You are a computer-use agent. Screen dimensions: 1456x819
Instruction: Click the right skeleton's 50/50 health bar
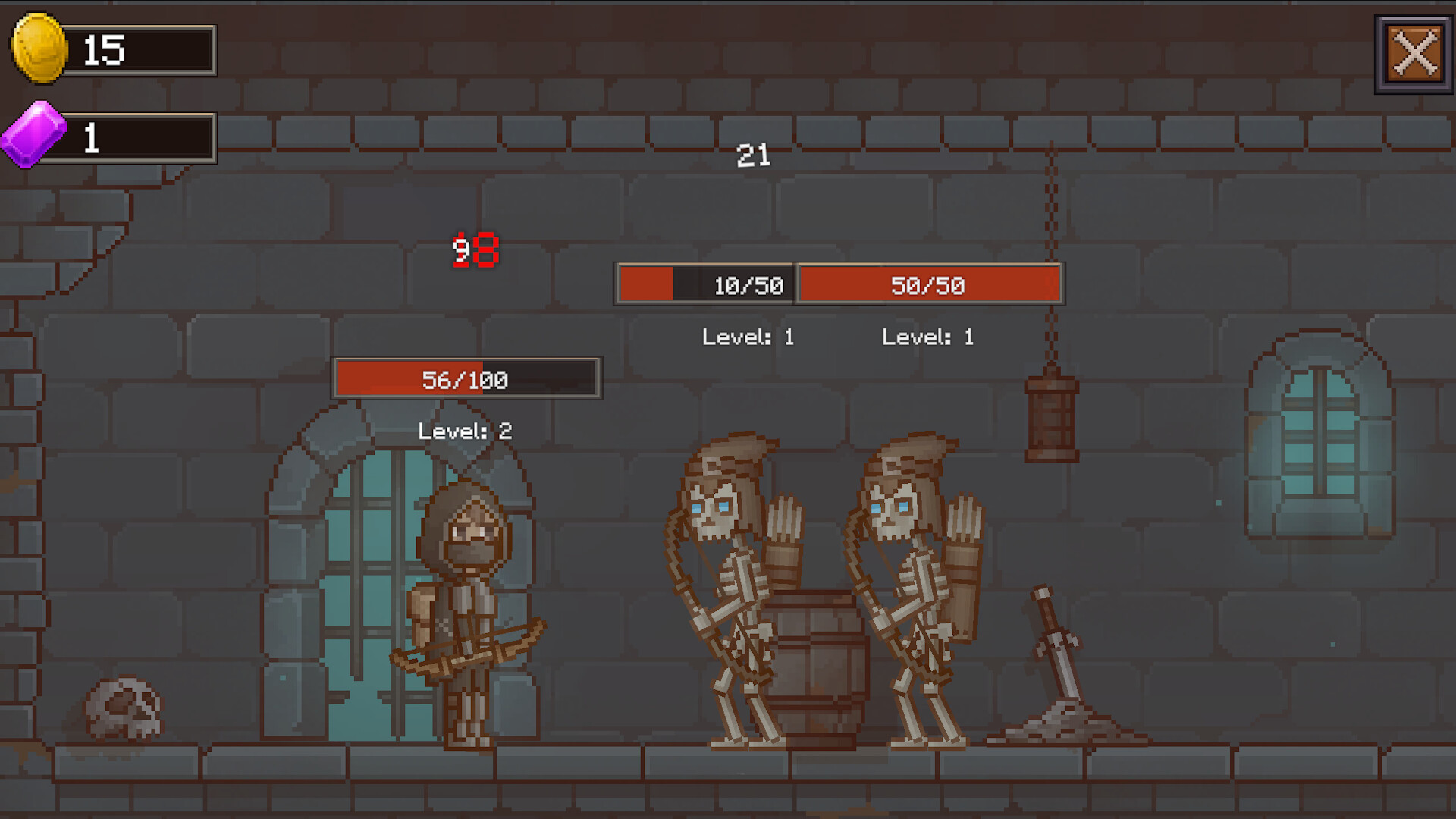[x=930, y=285]
